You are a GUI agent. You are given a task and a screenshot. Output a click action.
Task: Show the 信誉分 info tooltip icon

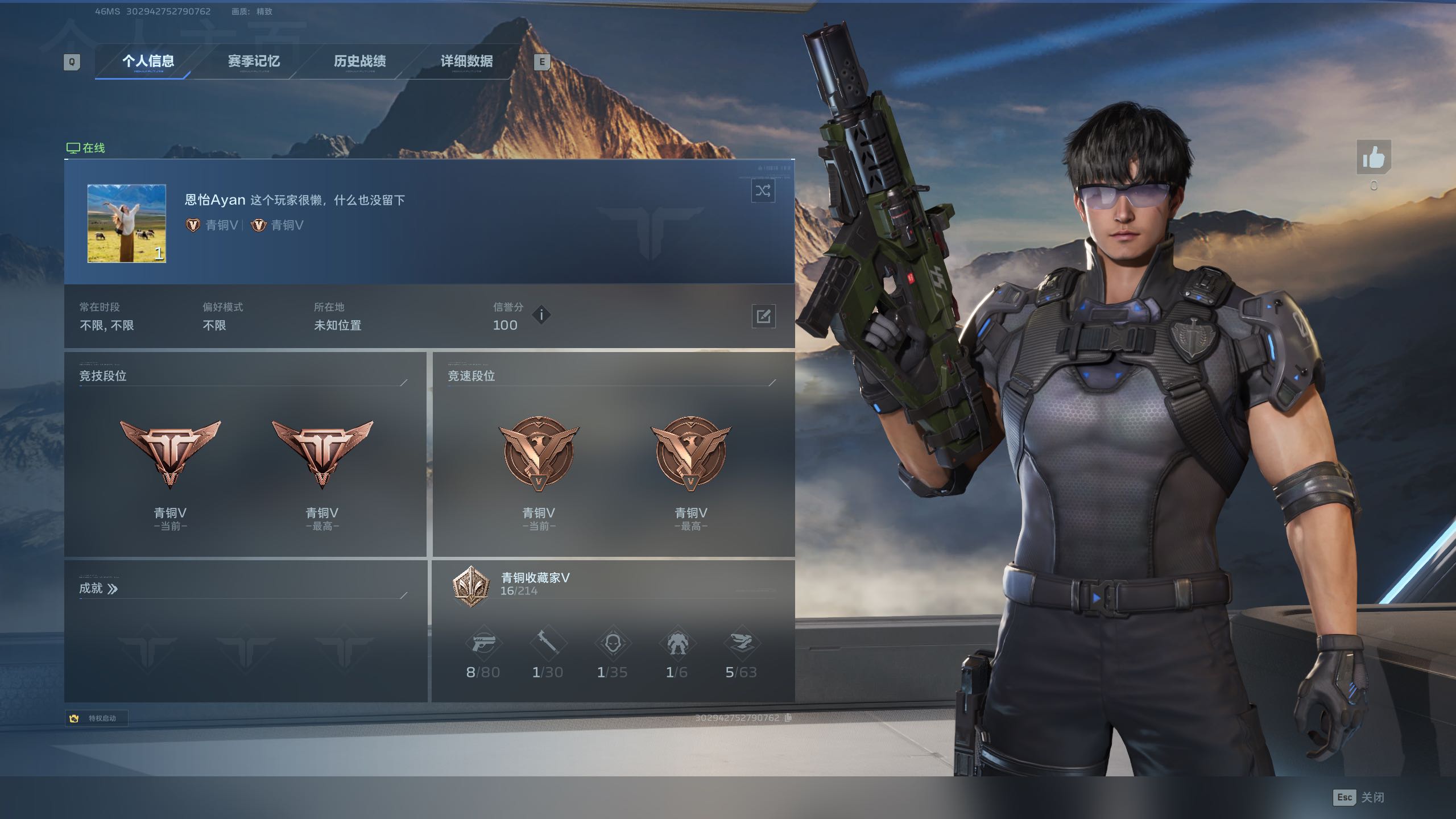point(541,315)
